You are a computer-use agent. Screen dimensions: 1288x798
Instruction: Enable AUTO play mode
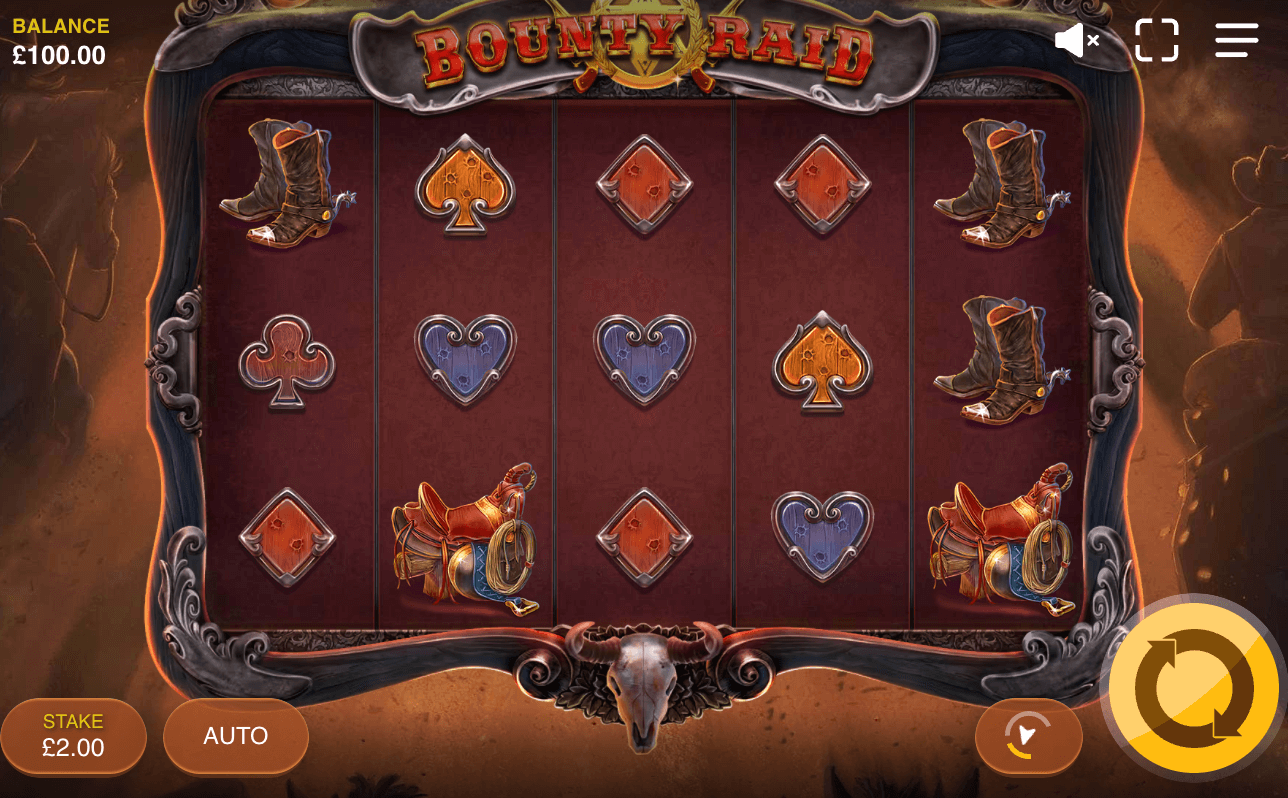[235, 736]
